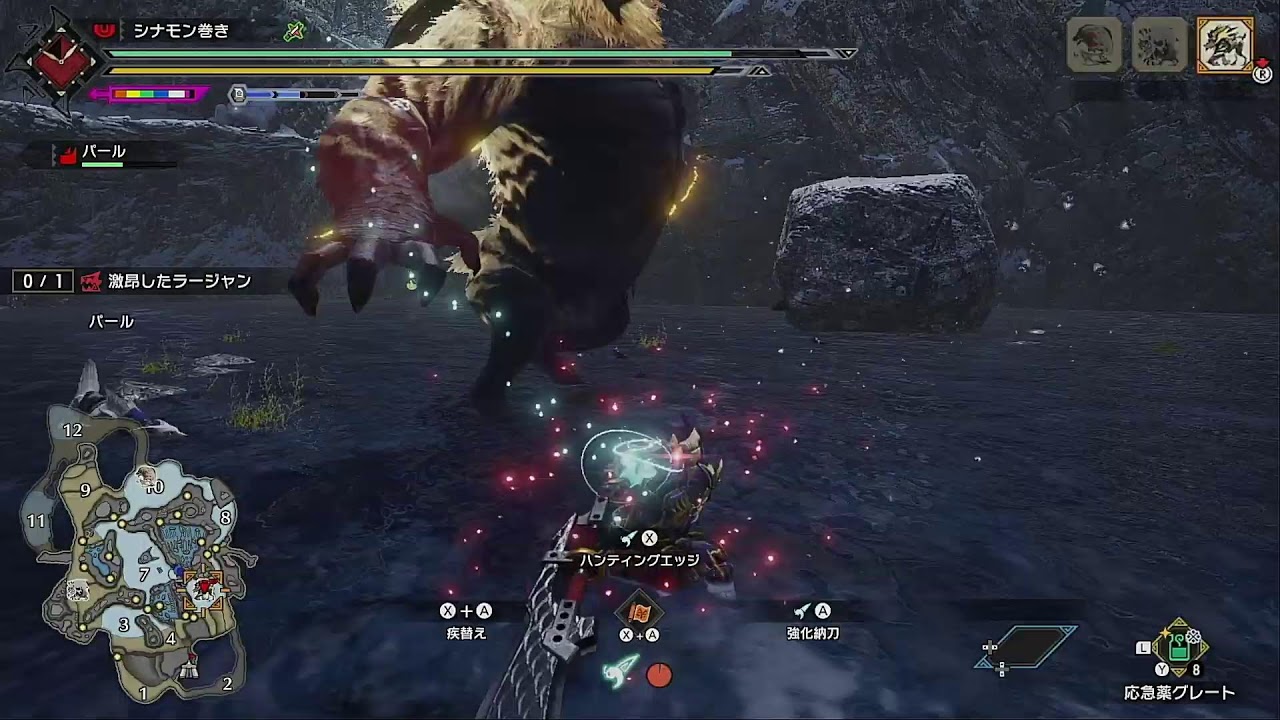Image resolution: width=1280 pixels, height=720 pixels.
Task: Select the middle greyed-out monster icon
Action: click(x=1160, y=45)
